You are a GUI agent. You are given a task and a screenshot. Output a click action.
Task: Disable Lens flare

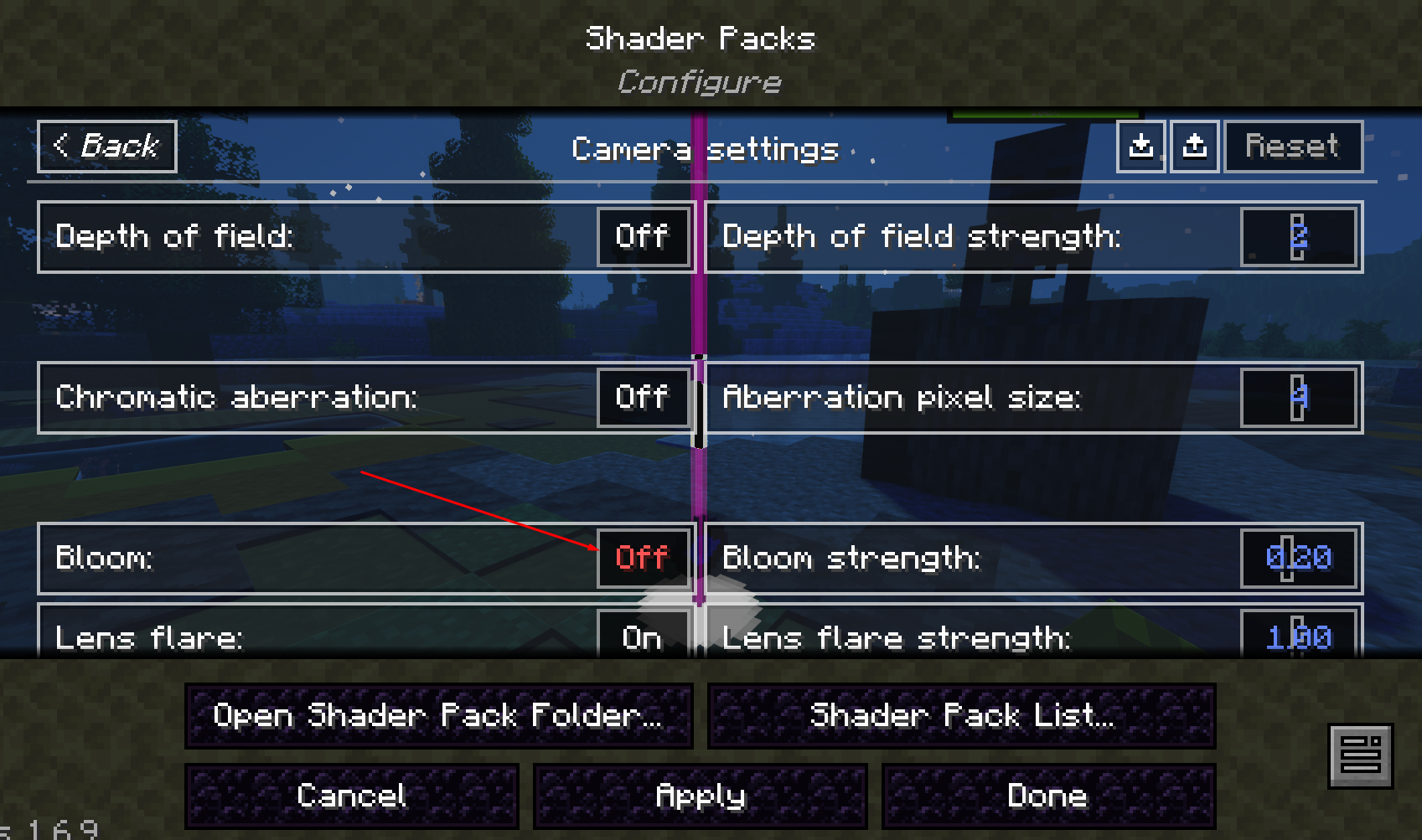tap(643, 638)
